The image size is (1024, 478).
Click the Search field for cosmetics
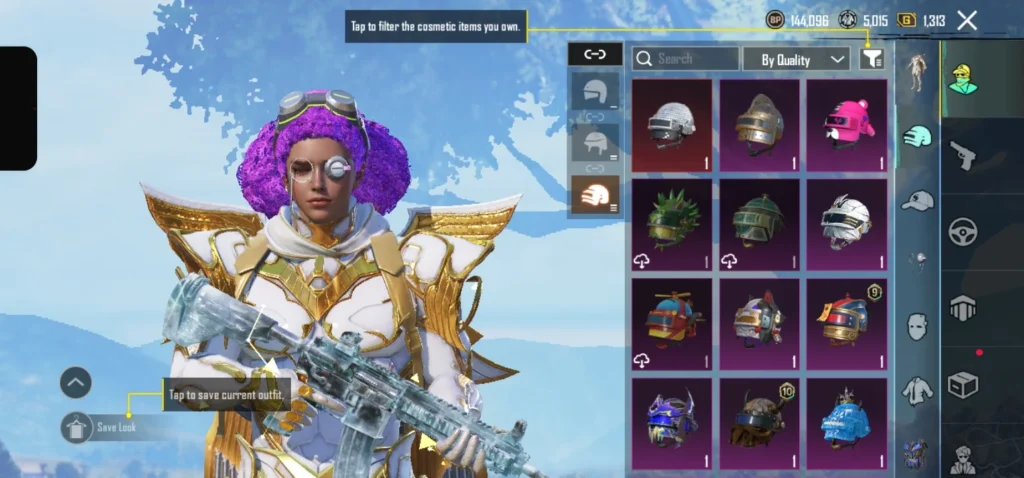point(686,59)
